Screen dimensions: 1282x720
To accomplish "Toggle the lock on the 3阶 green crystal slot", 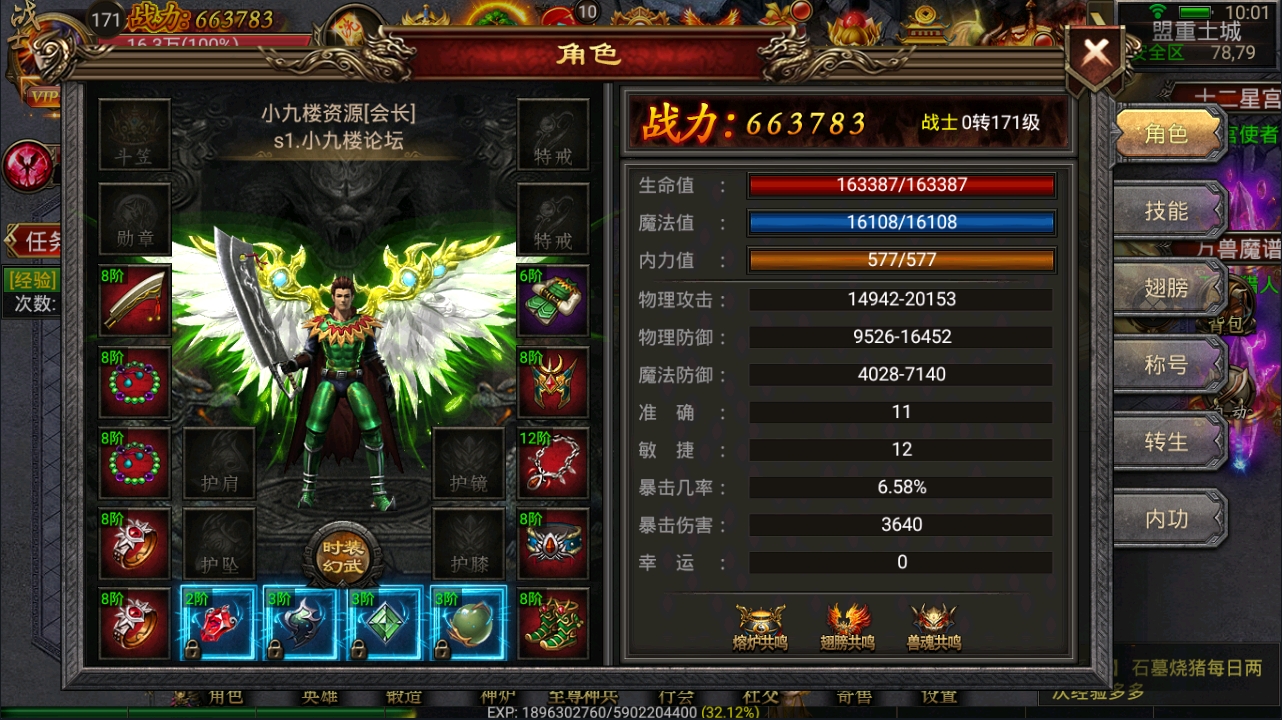I will (357, 650).
